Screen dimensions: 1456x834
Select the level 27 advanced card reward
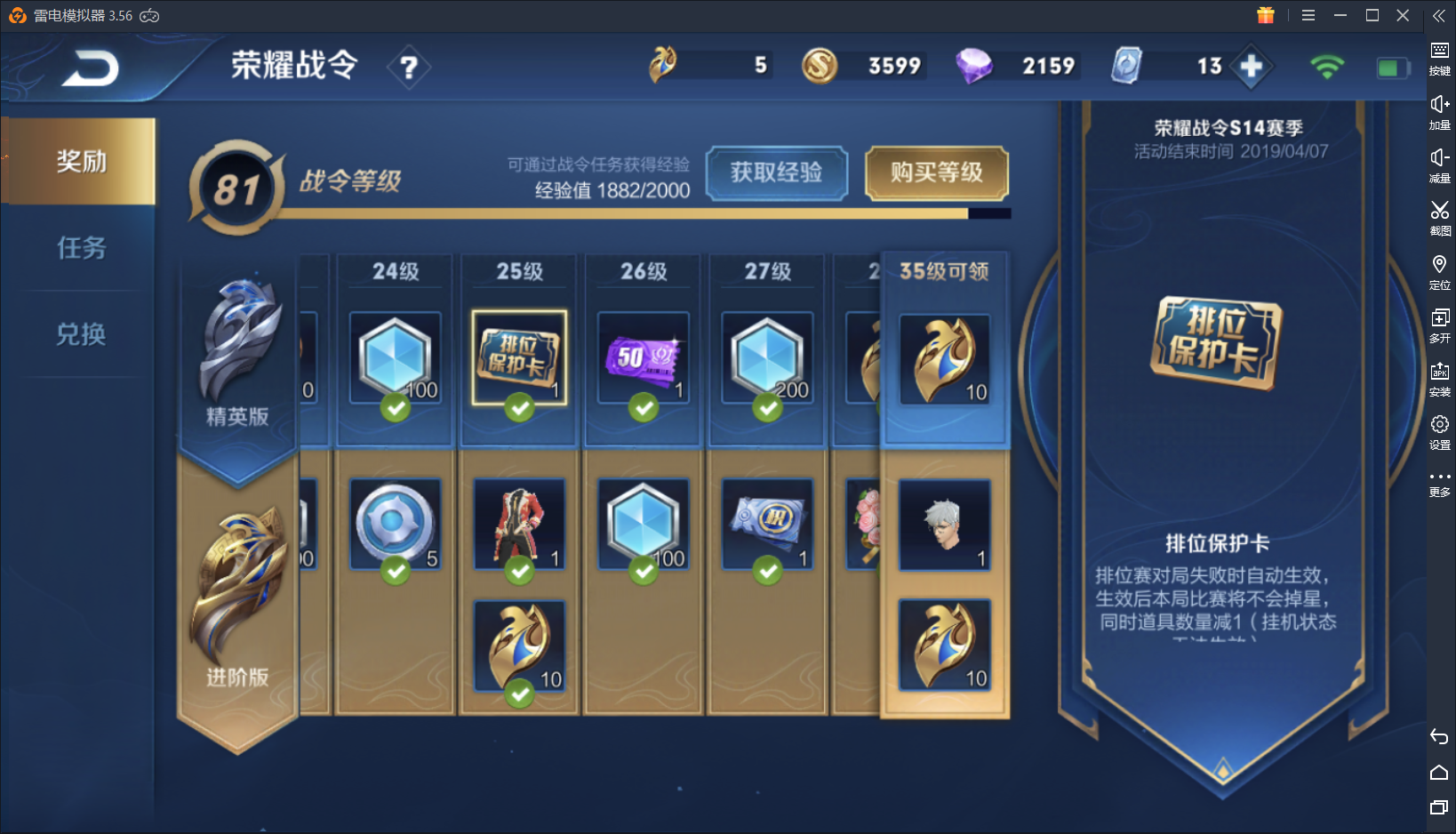tap(767, 525)
